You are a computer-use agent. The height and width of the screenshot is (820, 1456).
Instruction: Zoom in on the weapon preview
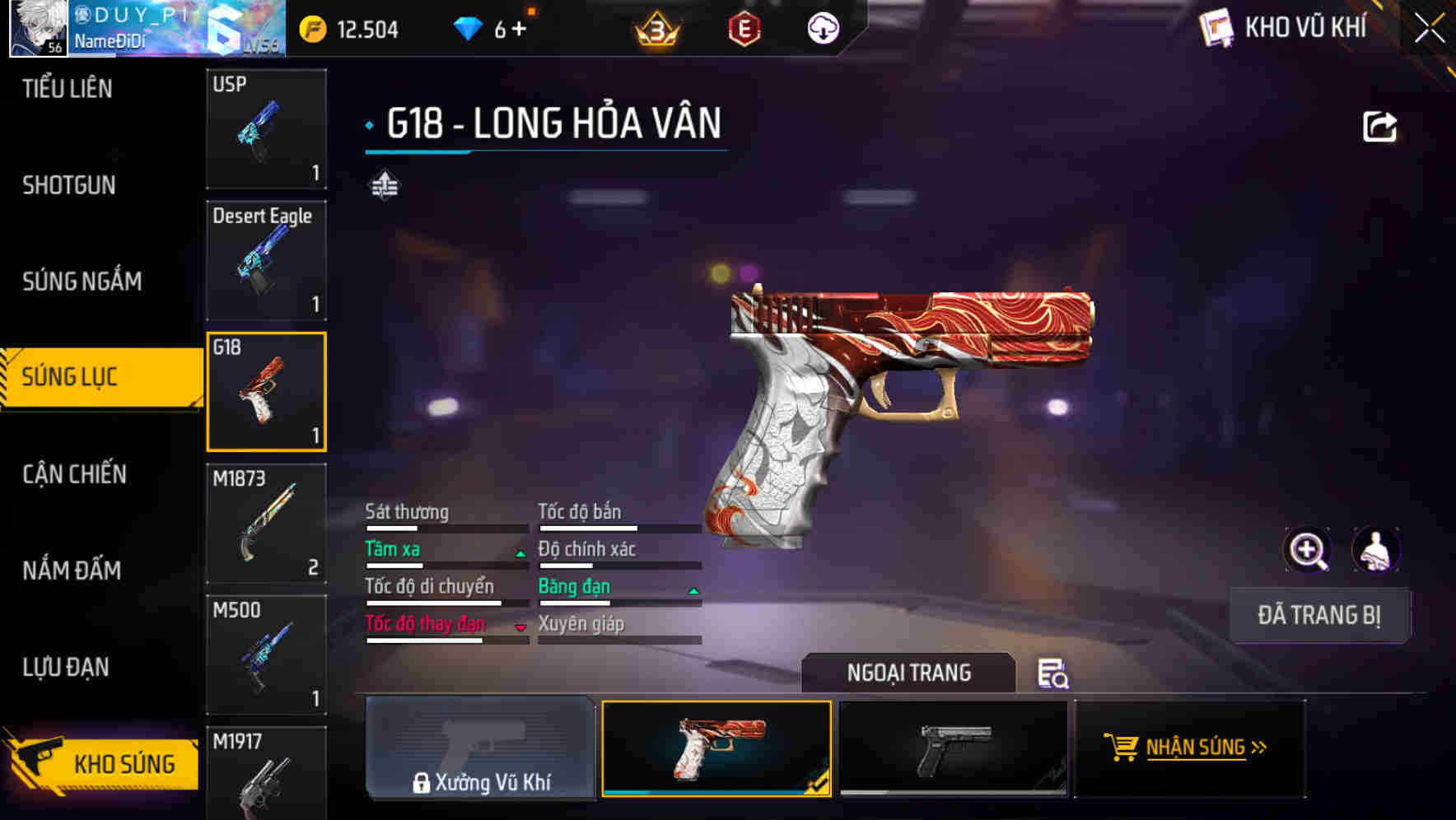pyautogui.click(x=1308, y=551)
